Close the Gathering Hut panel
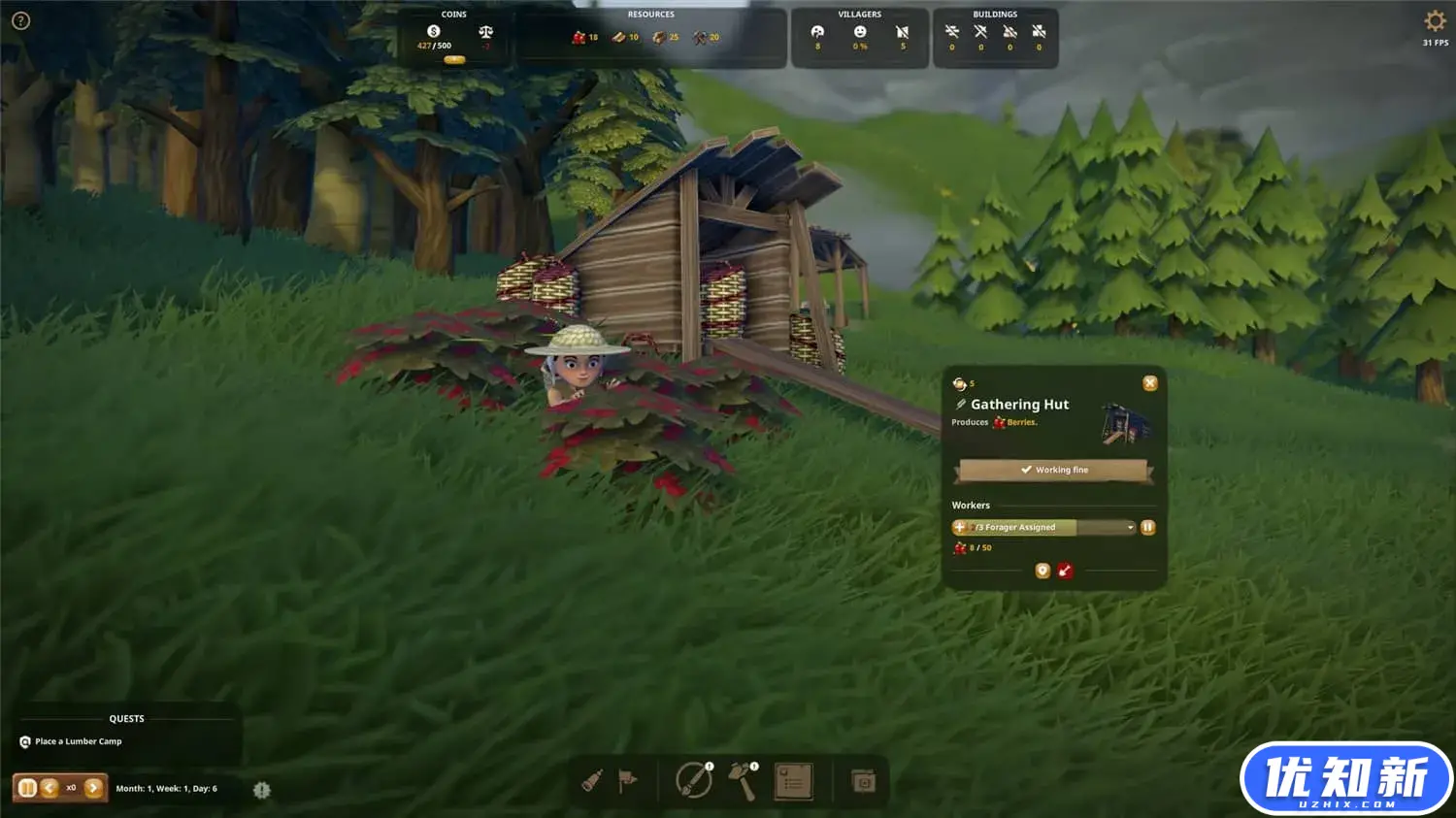1456x818 pixels. click(1150, 383)
